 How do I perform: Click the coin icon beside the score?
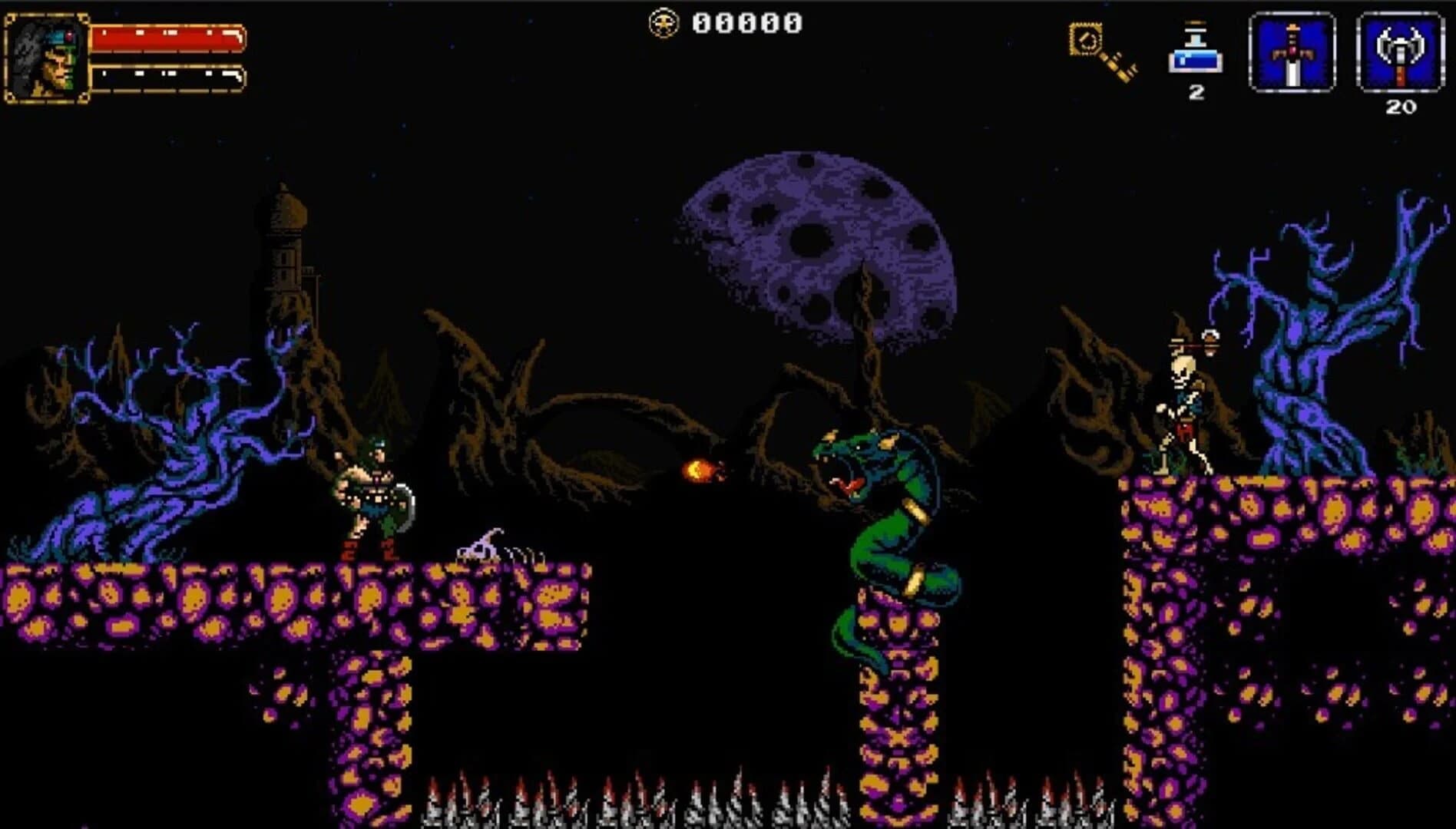[x=665, y=21]
